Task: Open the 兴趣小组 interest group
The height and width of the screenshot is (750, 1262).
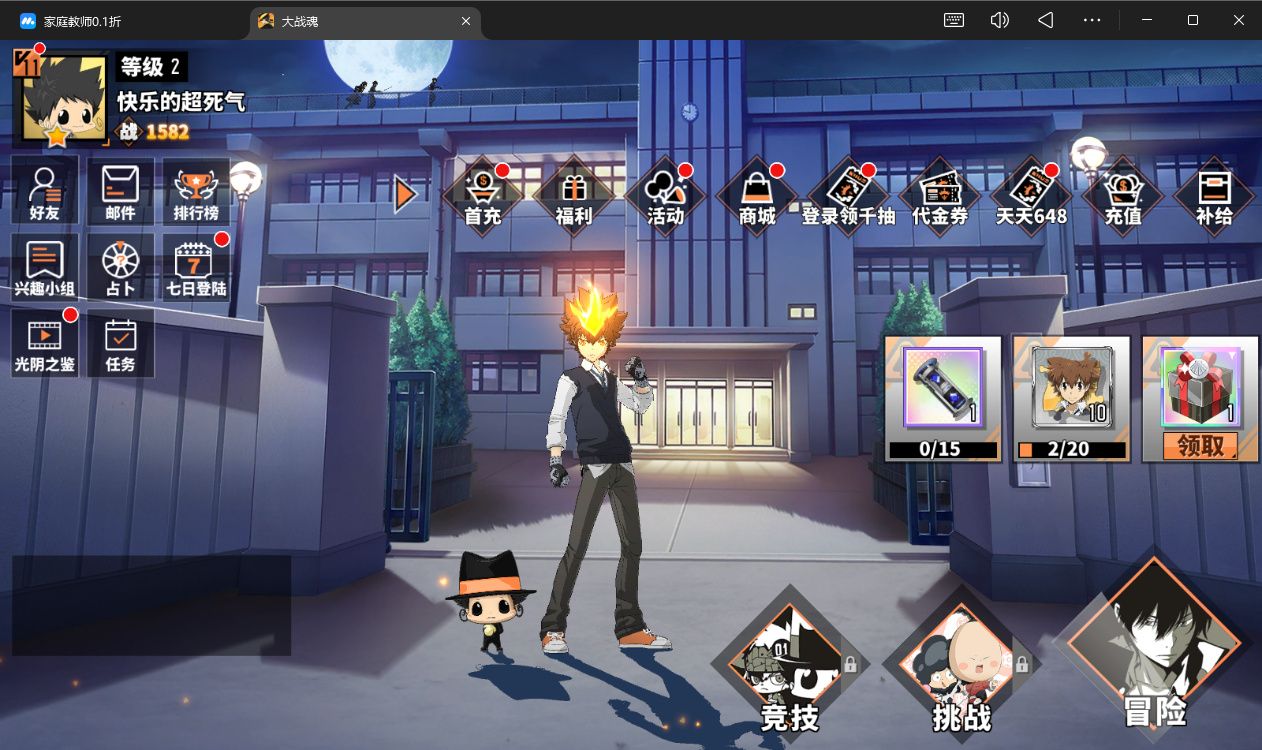Action: [x=45, y=267]
